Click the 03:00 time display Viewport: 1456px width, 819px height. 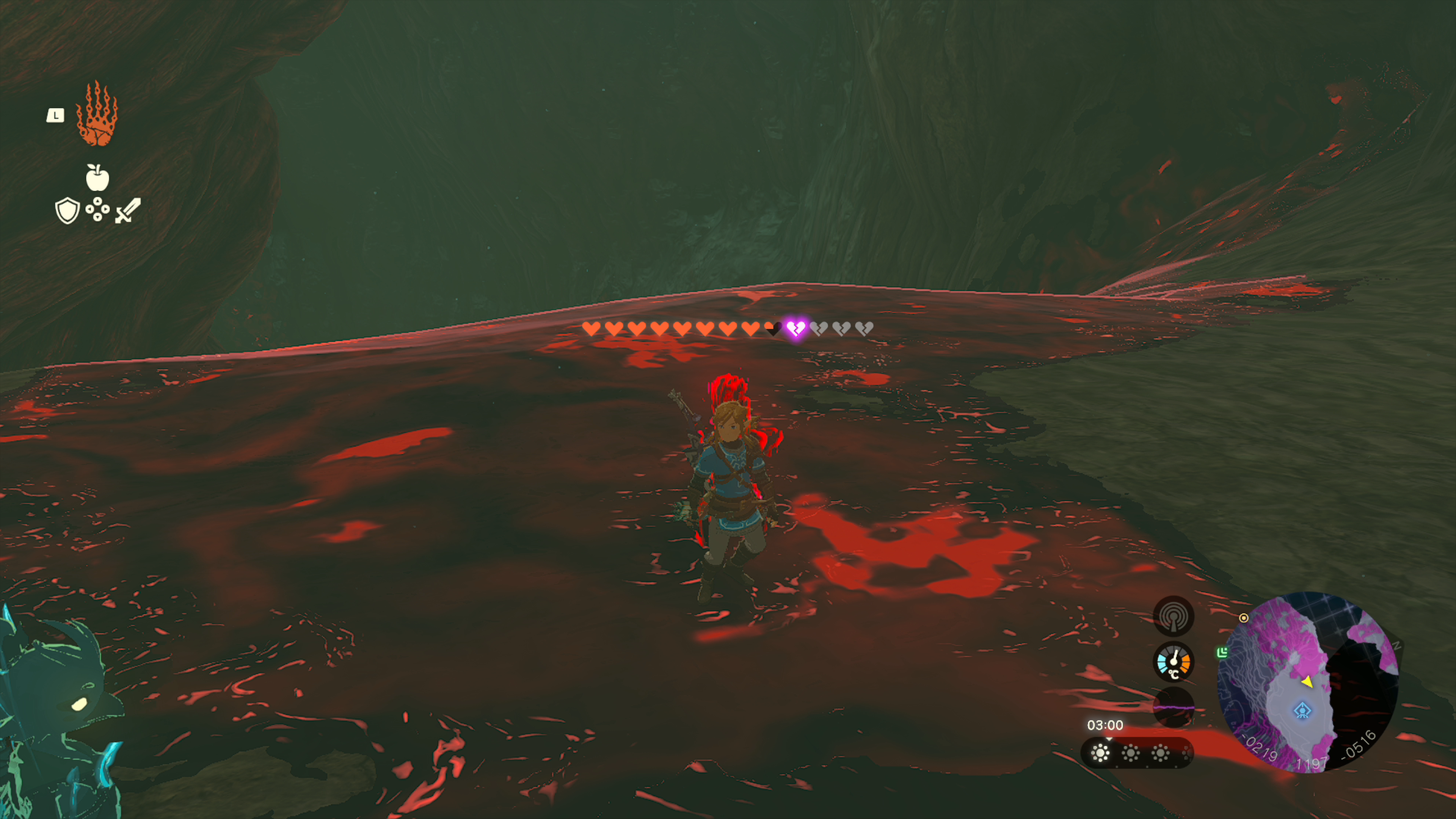coord(1106,725)
